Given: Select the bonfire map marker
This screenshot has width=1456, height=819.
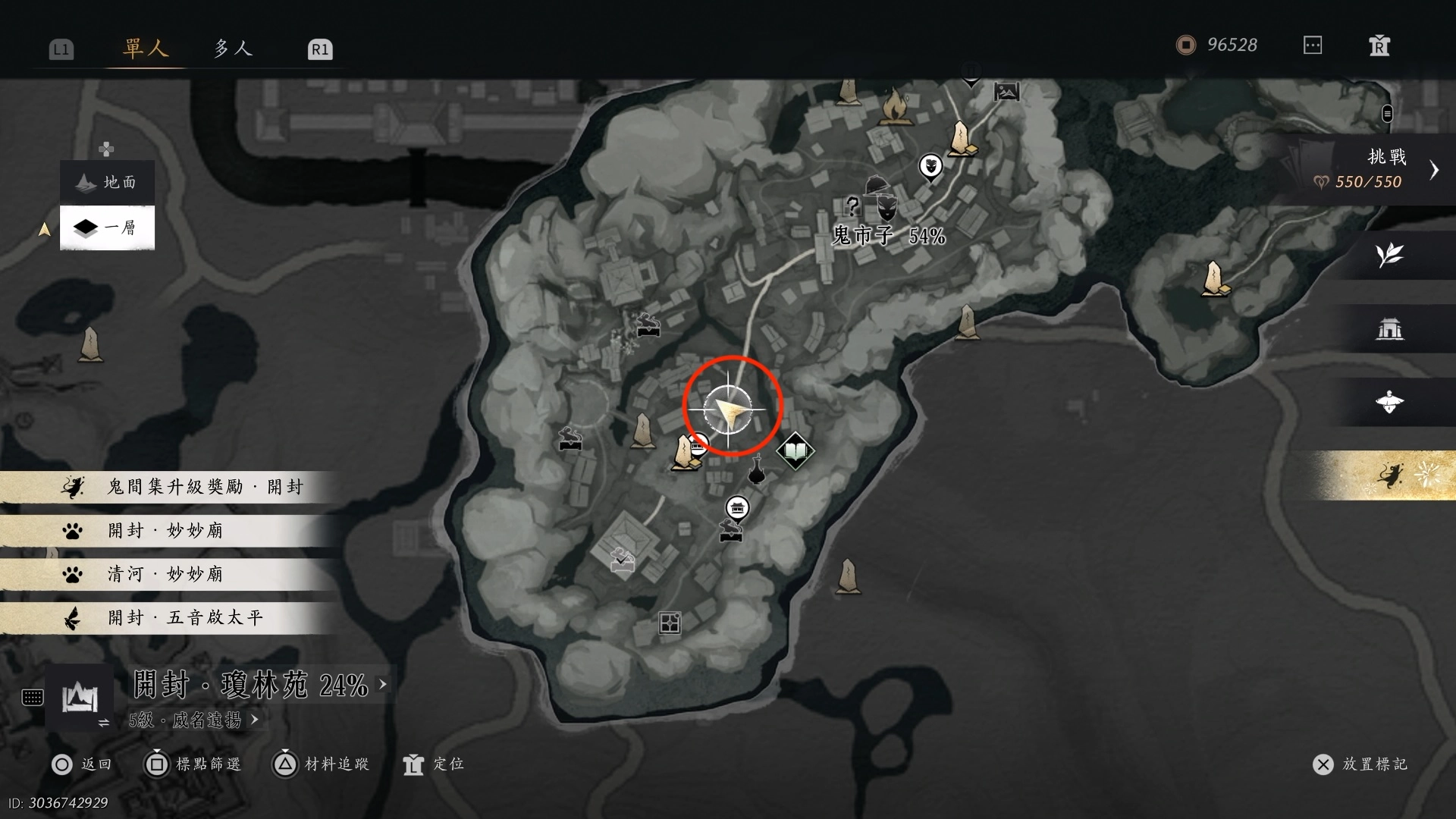Looking at the screenshot, I should (895, 106).
